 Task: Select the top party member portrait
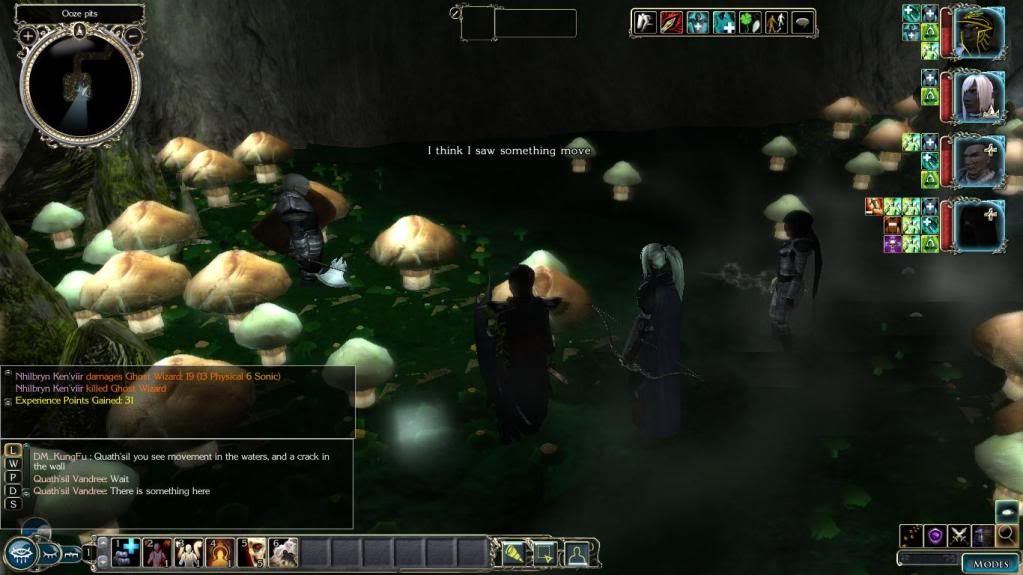click(977, 33)
